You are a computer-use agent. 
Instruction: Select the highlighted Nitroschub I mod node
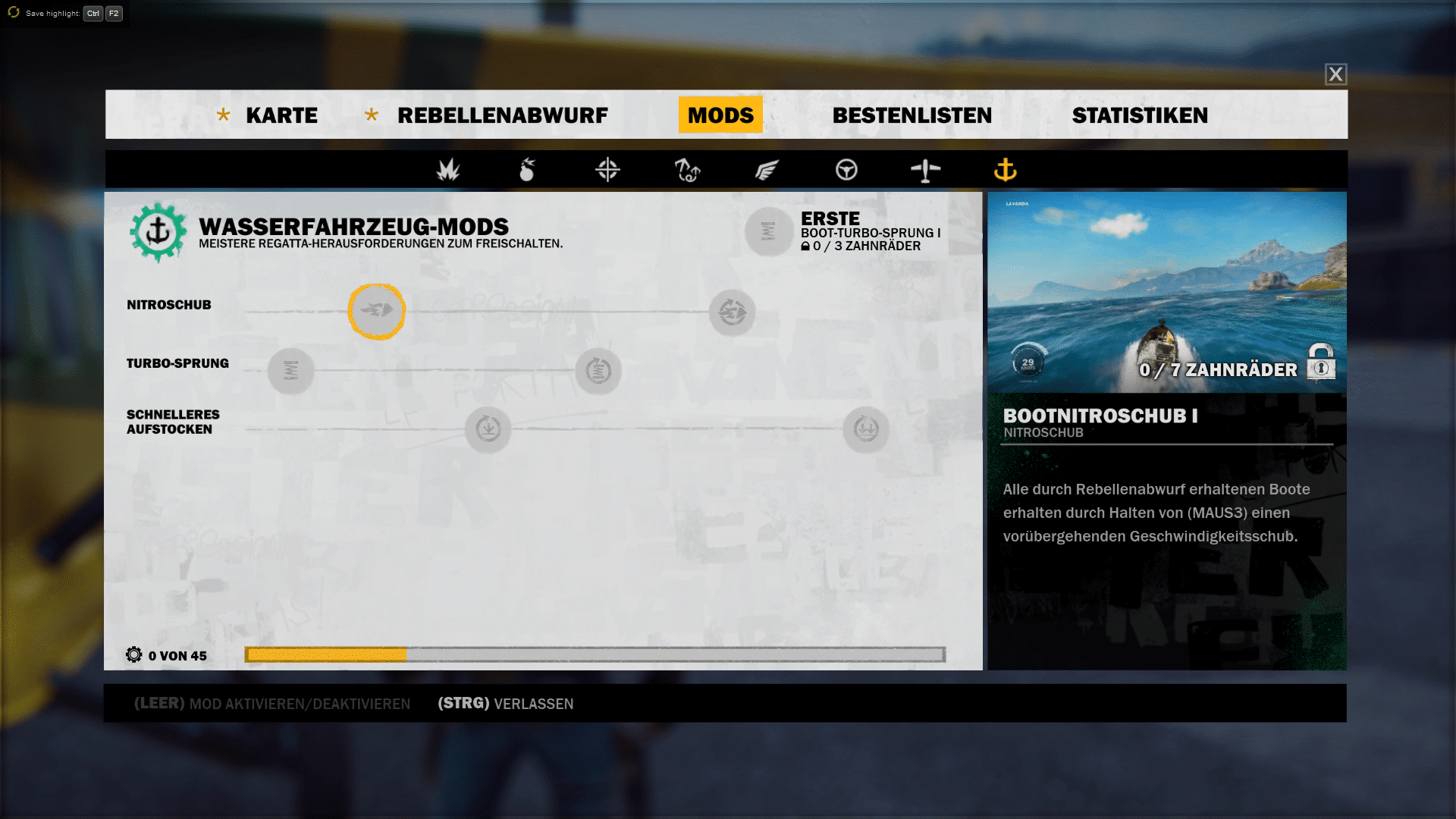(x=377, y=311)
